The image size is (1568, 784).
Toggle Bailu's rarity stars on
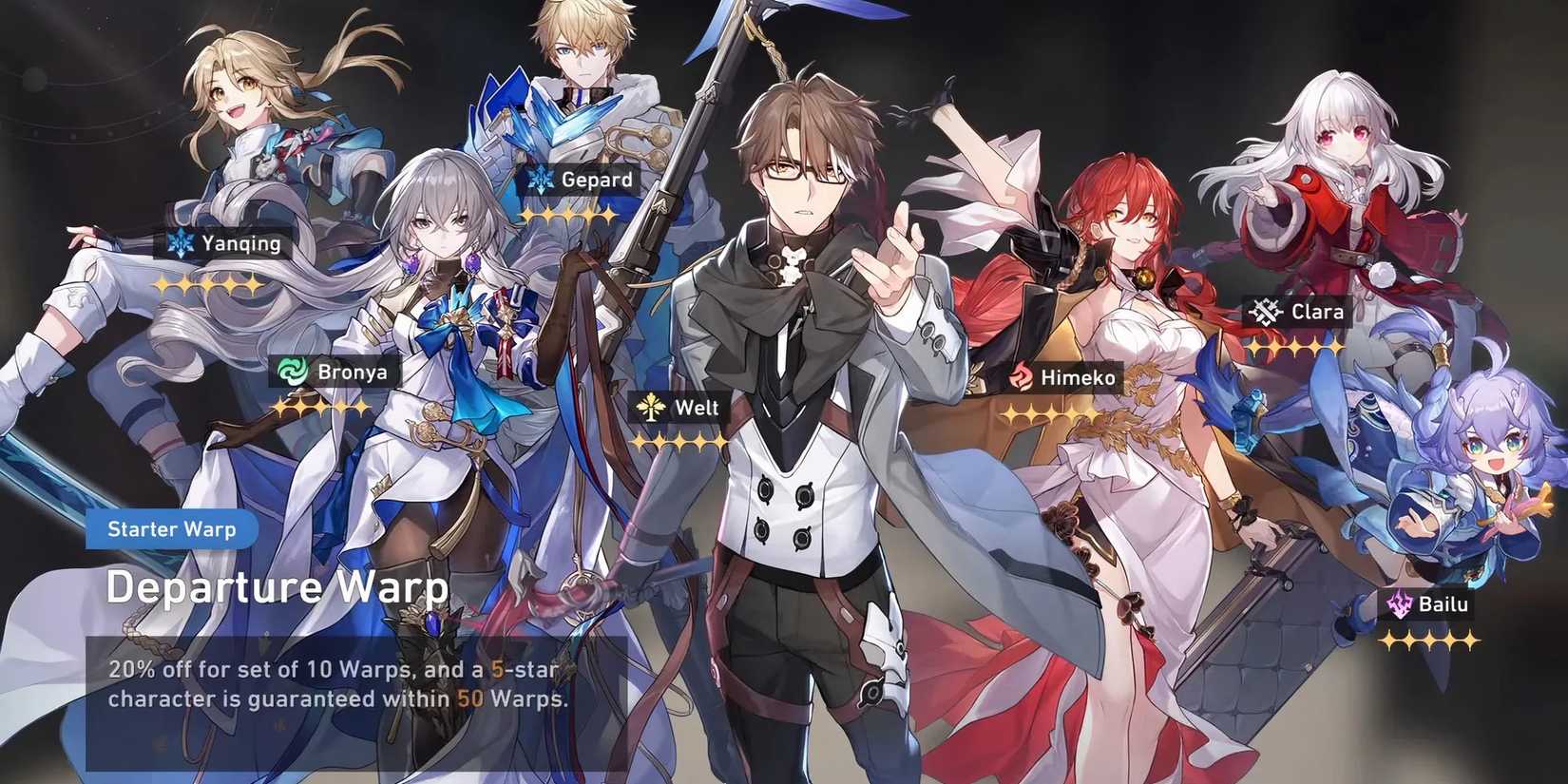pos(1430,640)
